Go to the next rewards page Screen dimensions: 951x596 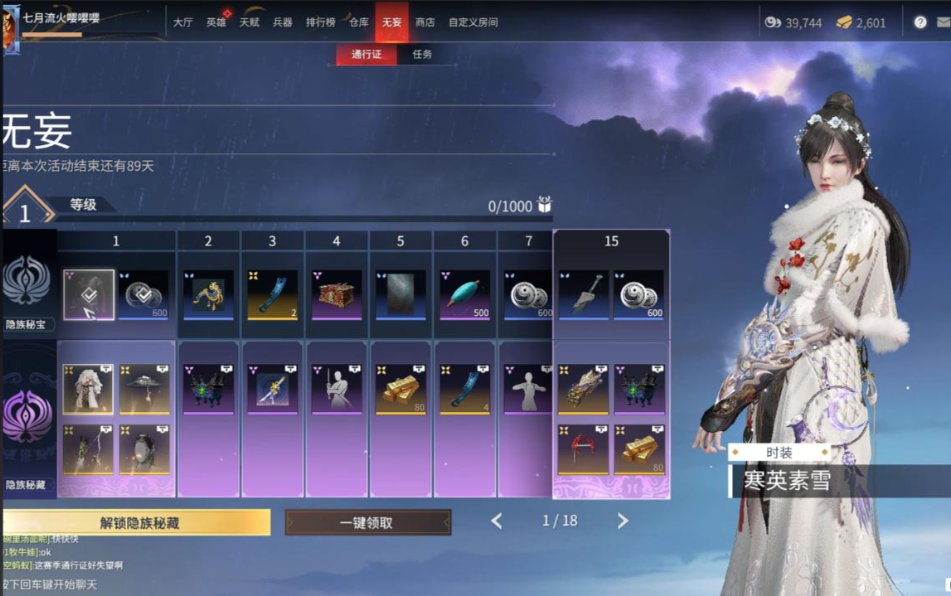(622, 521)
